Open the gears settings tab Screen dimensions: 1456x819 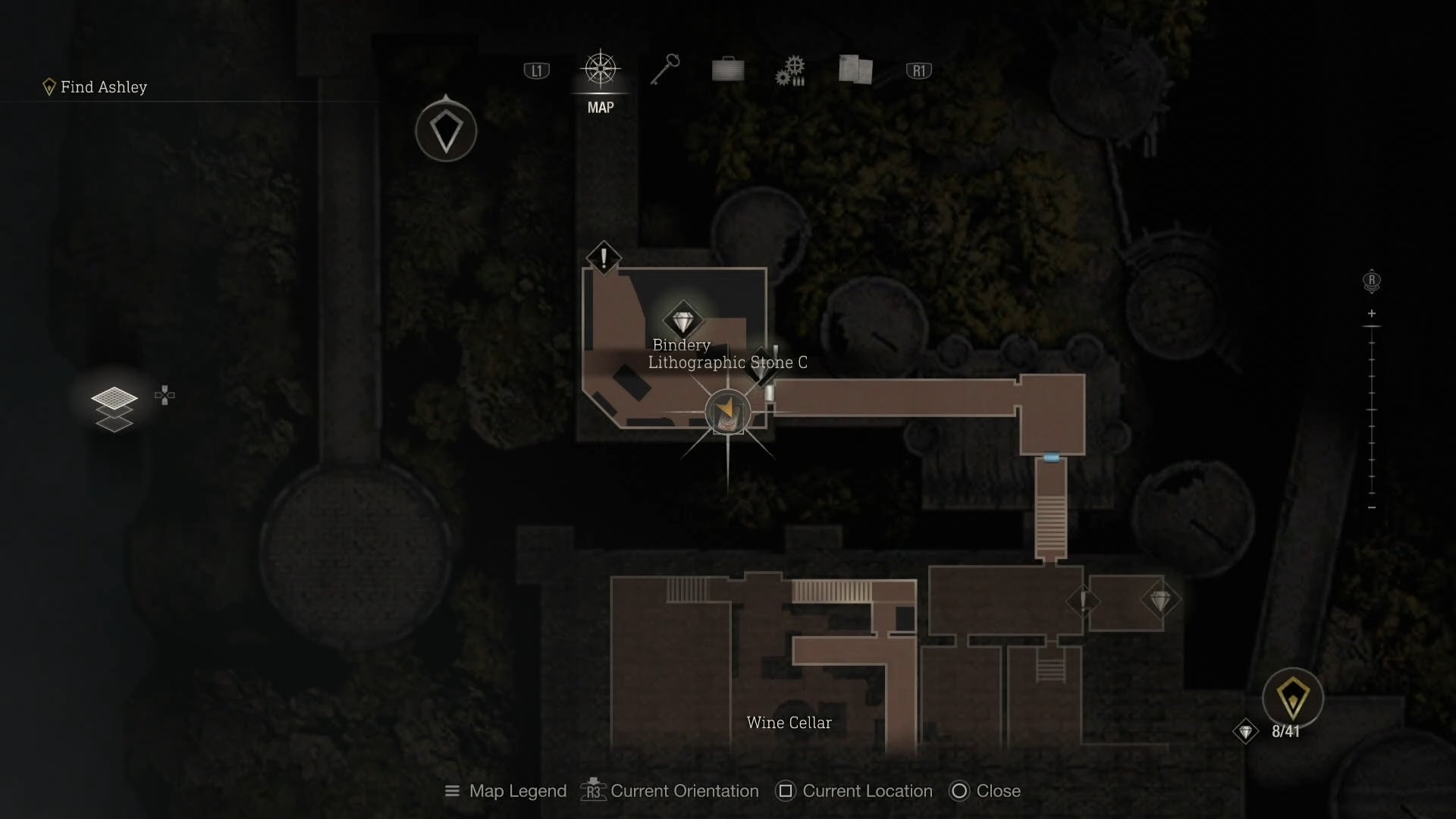(x=790, y=71)
